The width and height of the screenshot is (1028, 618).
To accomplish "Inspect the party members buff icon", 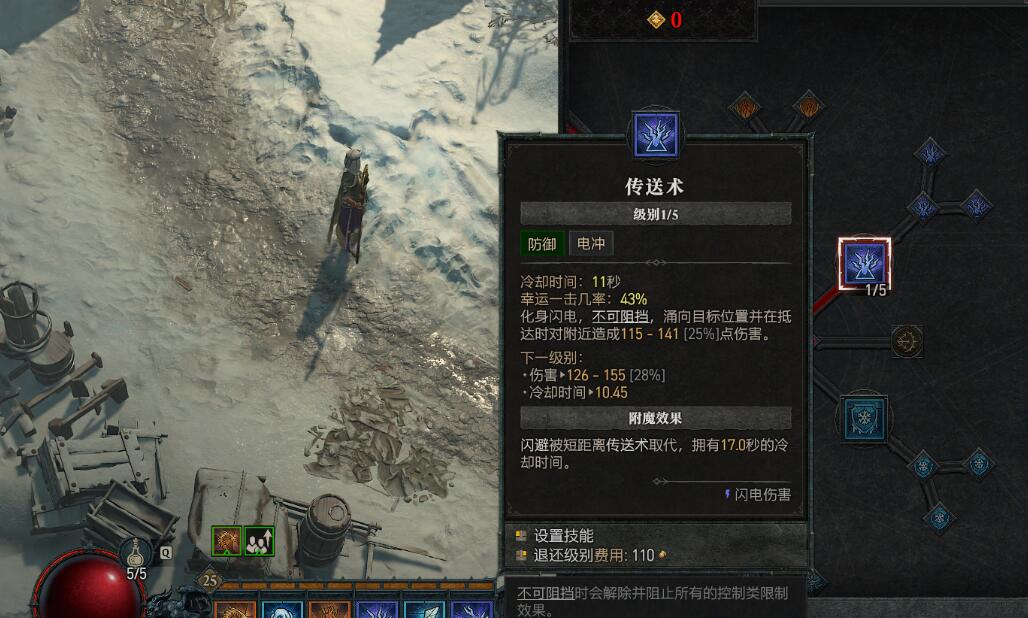I will (260, 541).
